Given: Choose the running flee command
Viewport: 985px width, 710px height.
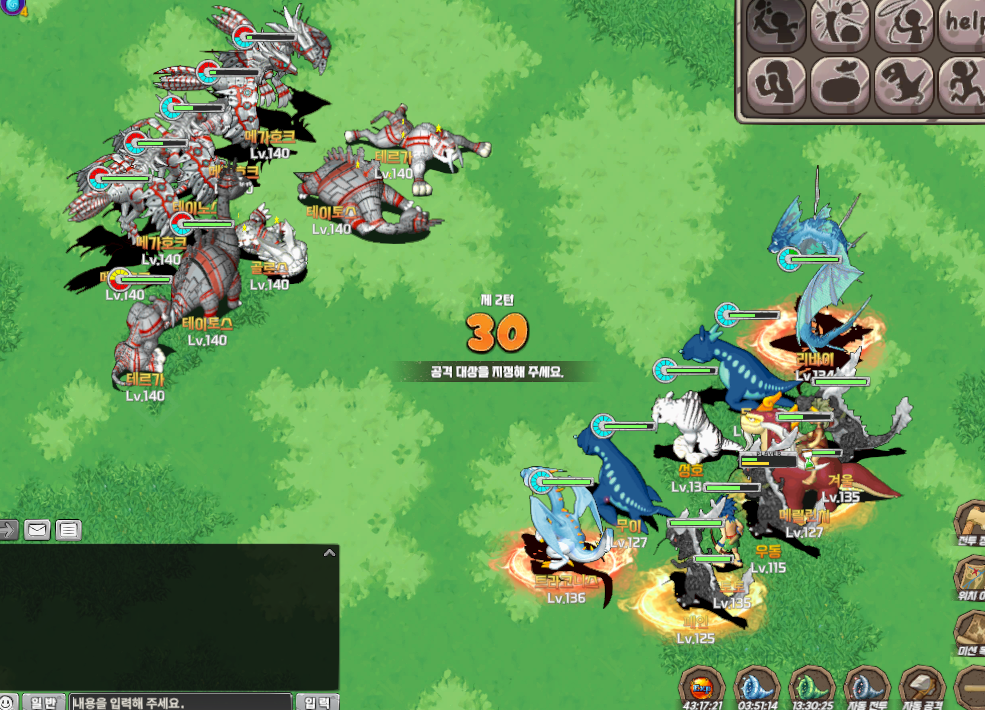Looking at the screenshot, I should tap(962, 85).
